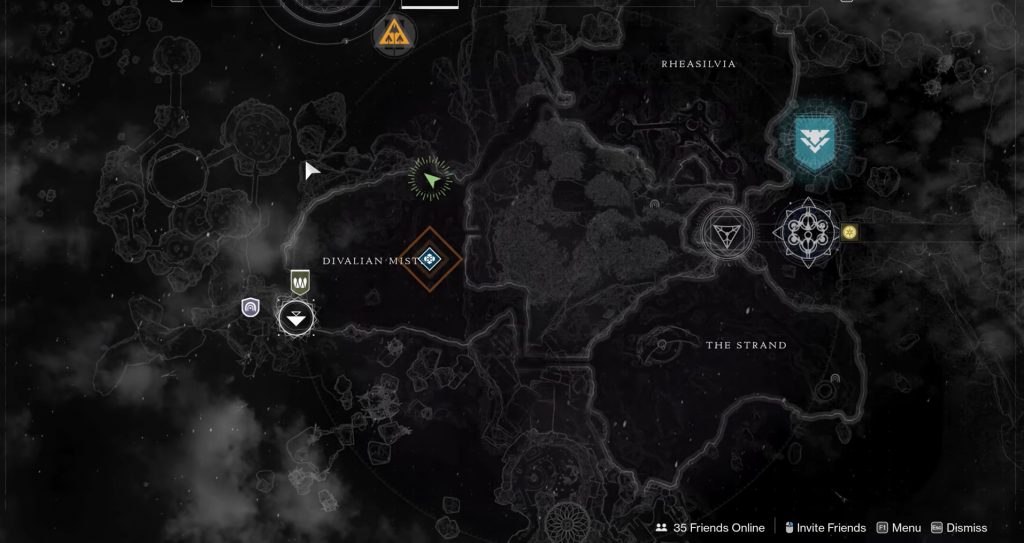
Task: Open the orange triangular marker at the top
Action: (x=393, y=36)
